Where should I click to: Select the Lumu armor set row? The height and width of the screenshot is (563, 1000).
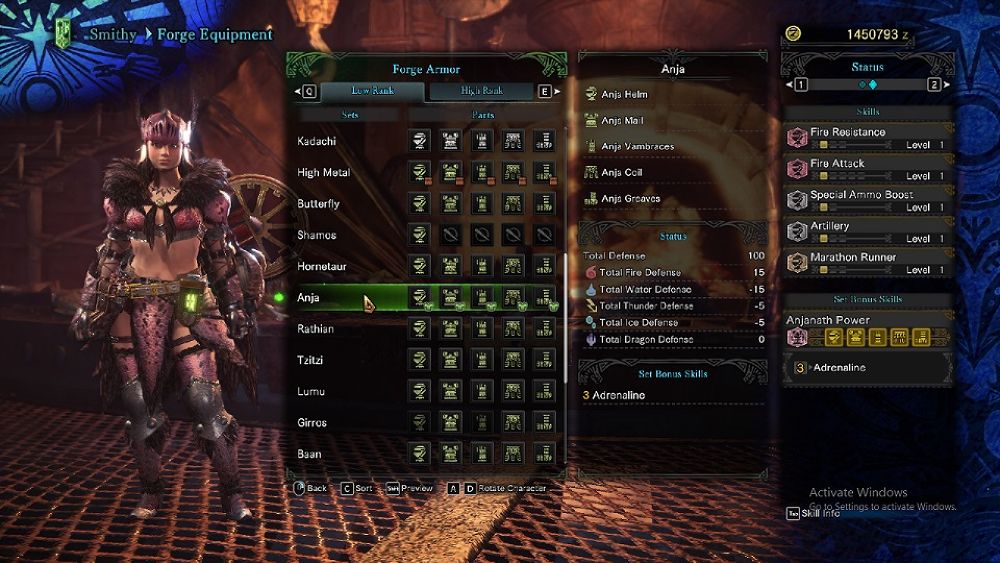(x=311, y=391)
